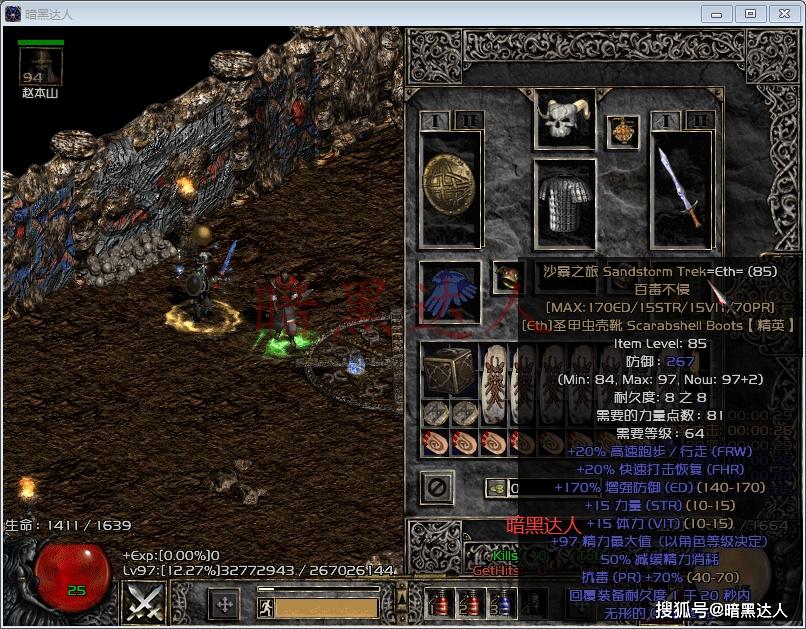This screenshot has width=806, height=629.
Task: Switch to weapon set II above the shield
Action: pos(468,121)
